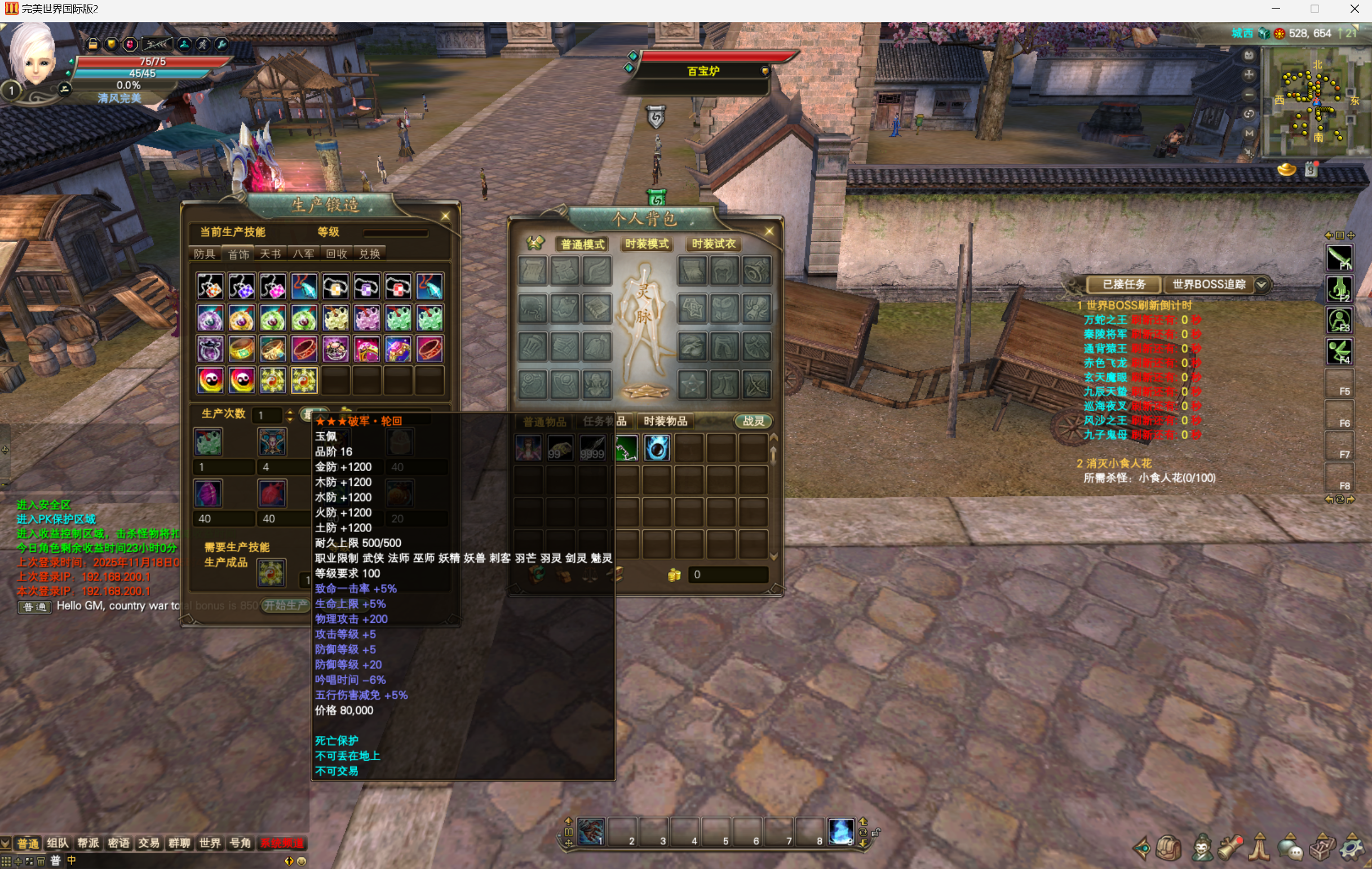Open the 交易 chat channel
The image size is (1372, 869).
coord(149,844)
